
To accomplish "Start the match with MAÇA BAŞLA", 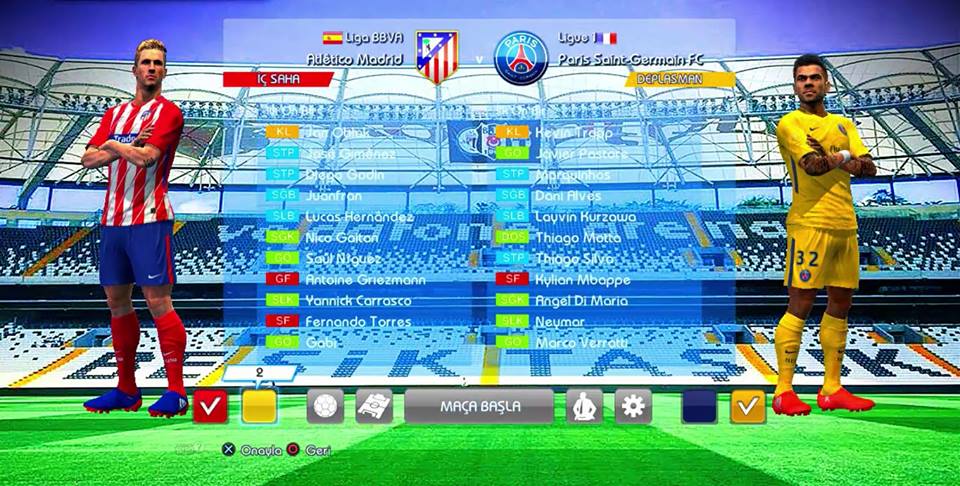I will (479, 406).
